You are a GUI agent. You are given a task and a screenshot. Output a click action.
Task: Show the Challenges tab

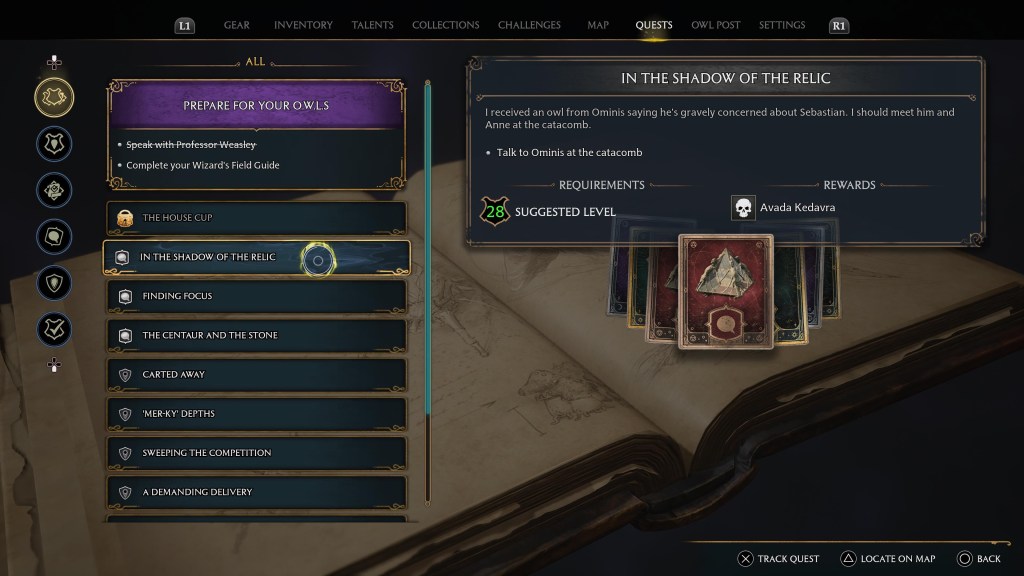tap(529, 25)
